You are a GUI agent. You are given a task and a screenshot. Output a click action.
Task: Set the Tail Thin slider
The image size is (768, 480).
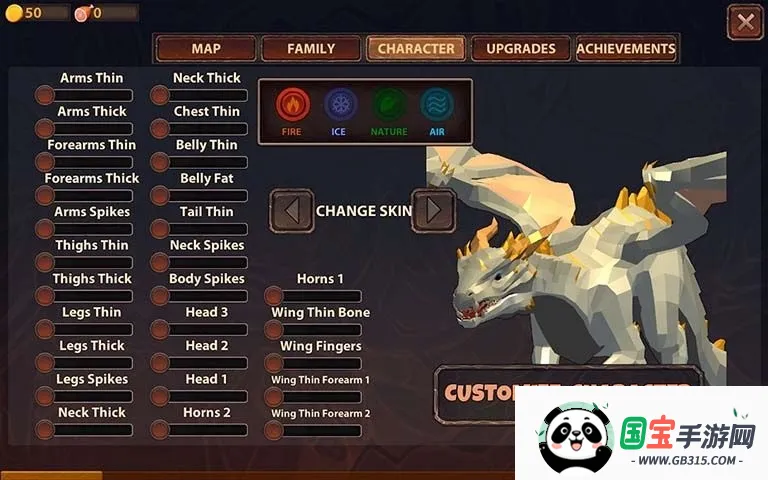pos(203,229)
